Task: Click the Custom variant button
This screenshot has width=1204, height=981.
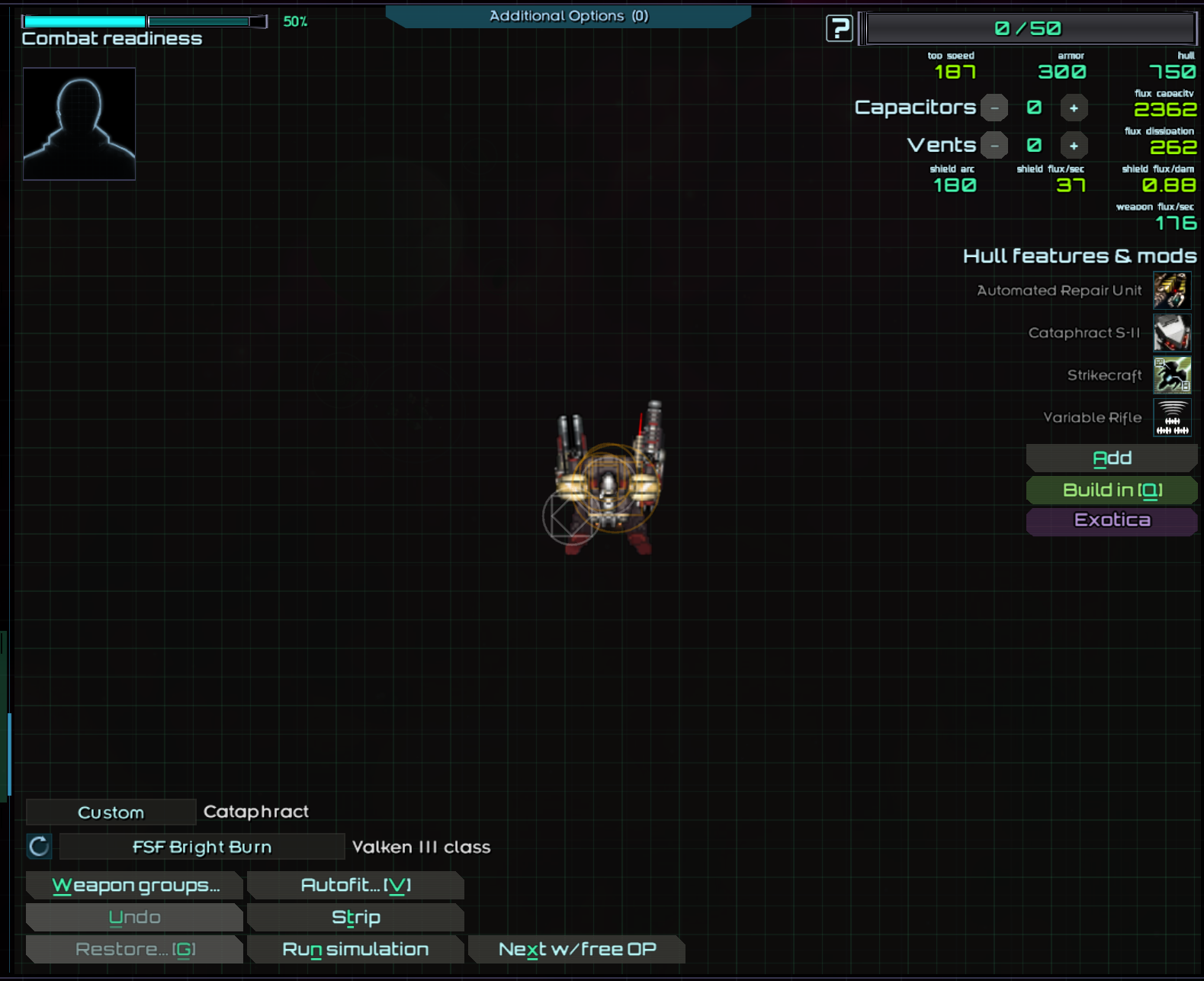Action: (x=111, y=812)
